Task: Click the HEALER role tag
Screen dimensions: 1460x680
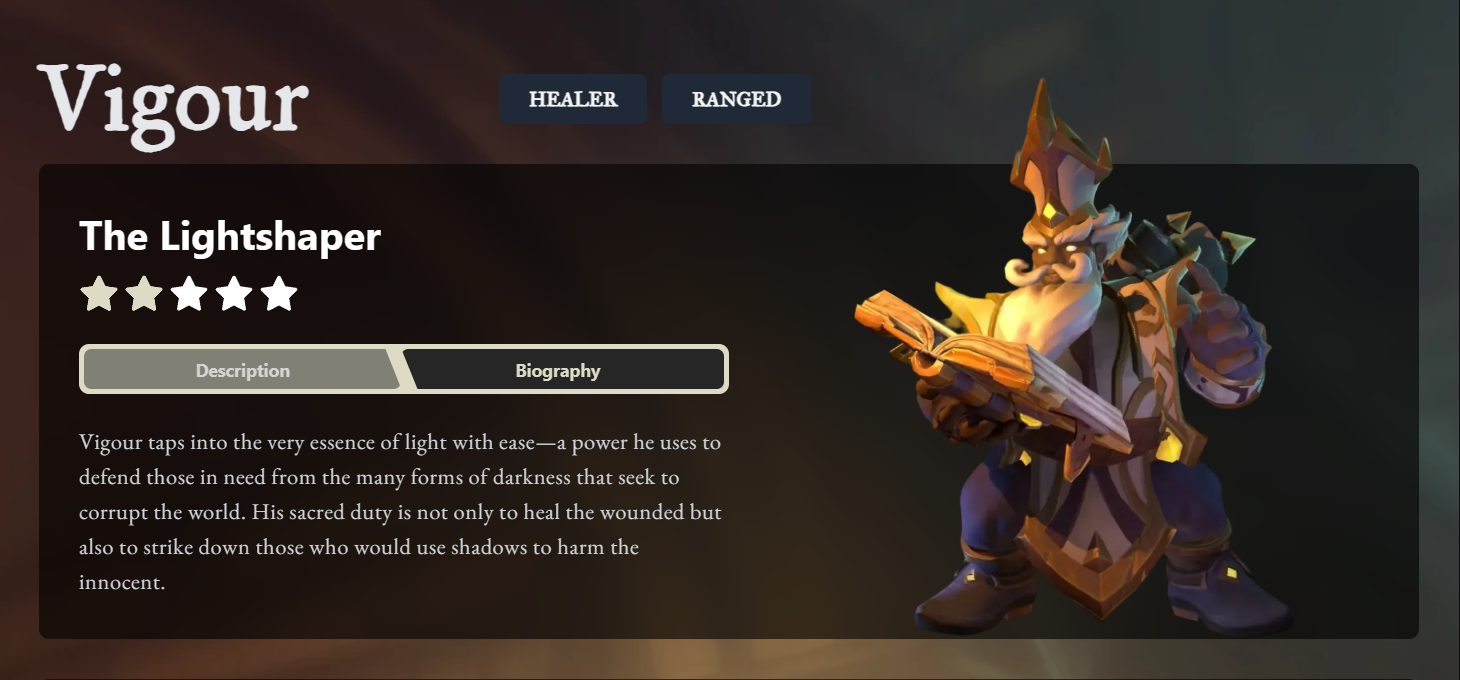Action: pos(573,99)
